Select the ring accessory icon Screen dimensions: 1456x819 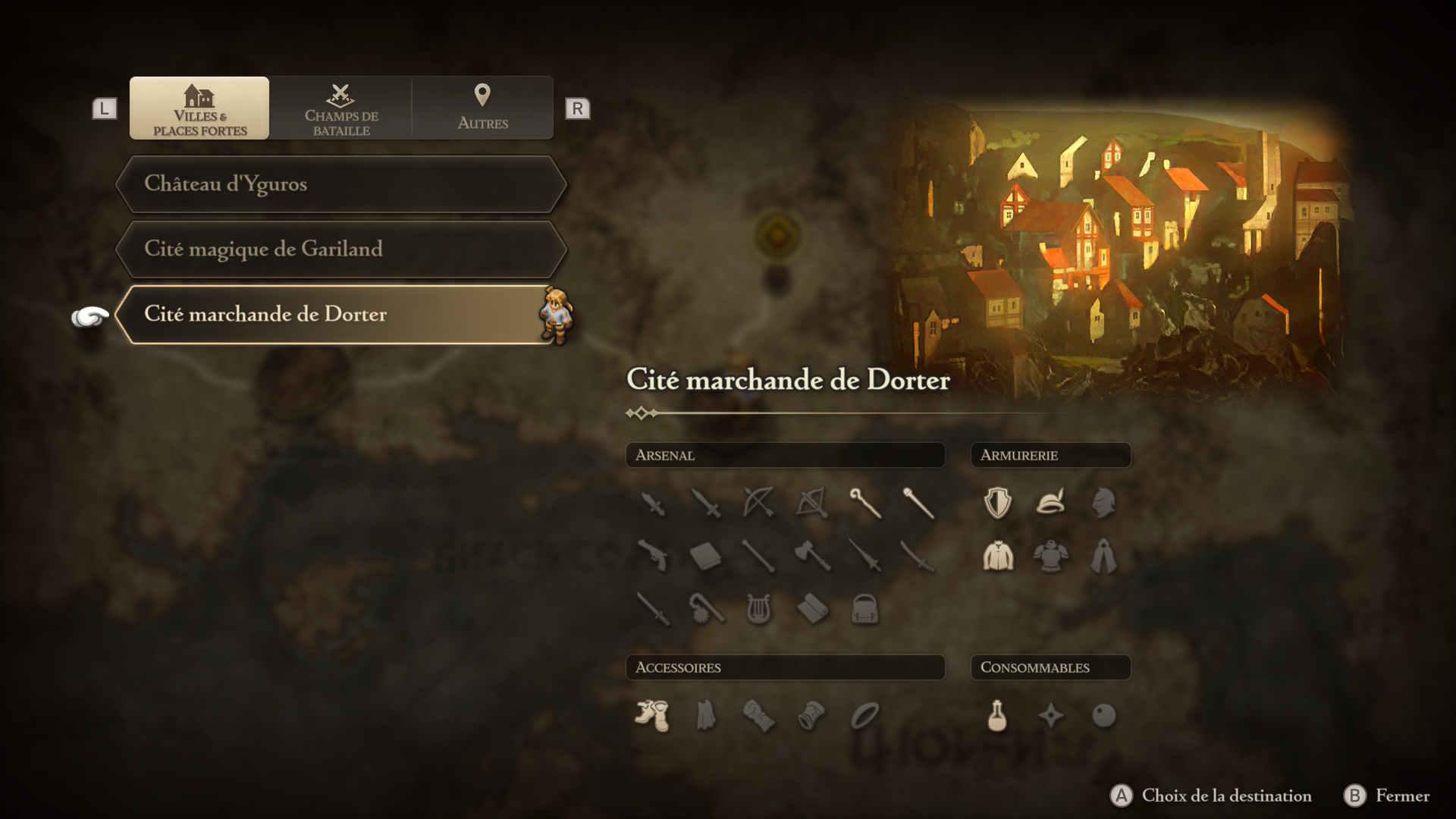864,716
